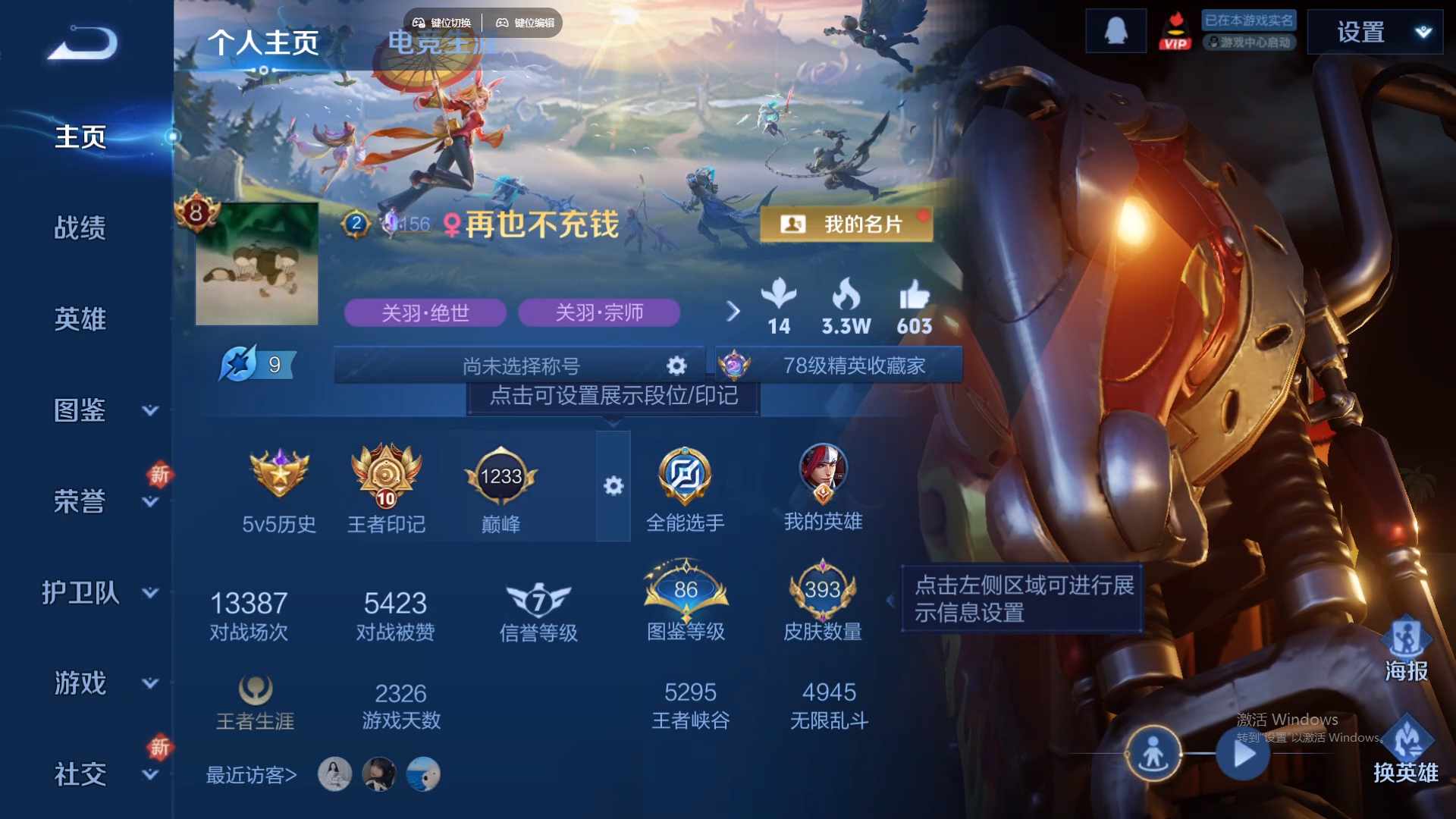
Task: Expand the 设置 dropdown arrow
Action: (1422, 32)
